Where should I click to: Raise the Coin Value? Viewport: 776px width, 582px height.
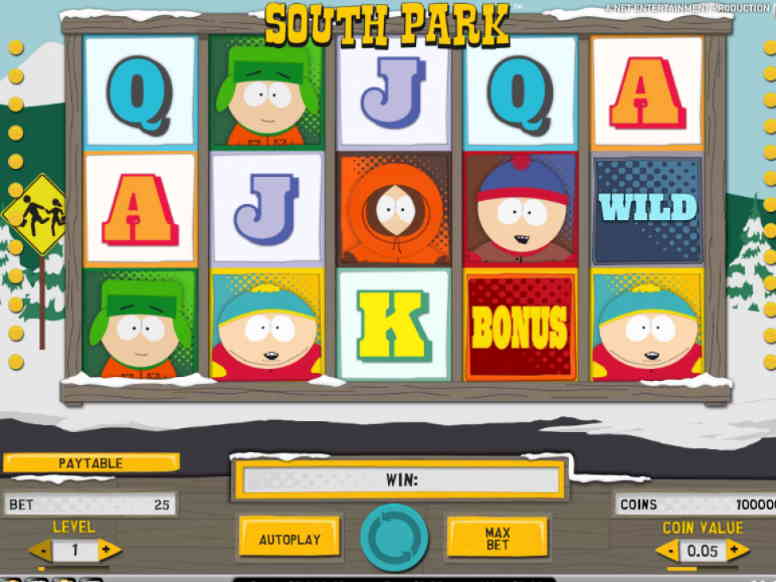tap(737, 550)
